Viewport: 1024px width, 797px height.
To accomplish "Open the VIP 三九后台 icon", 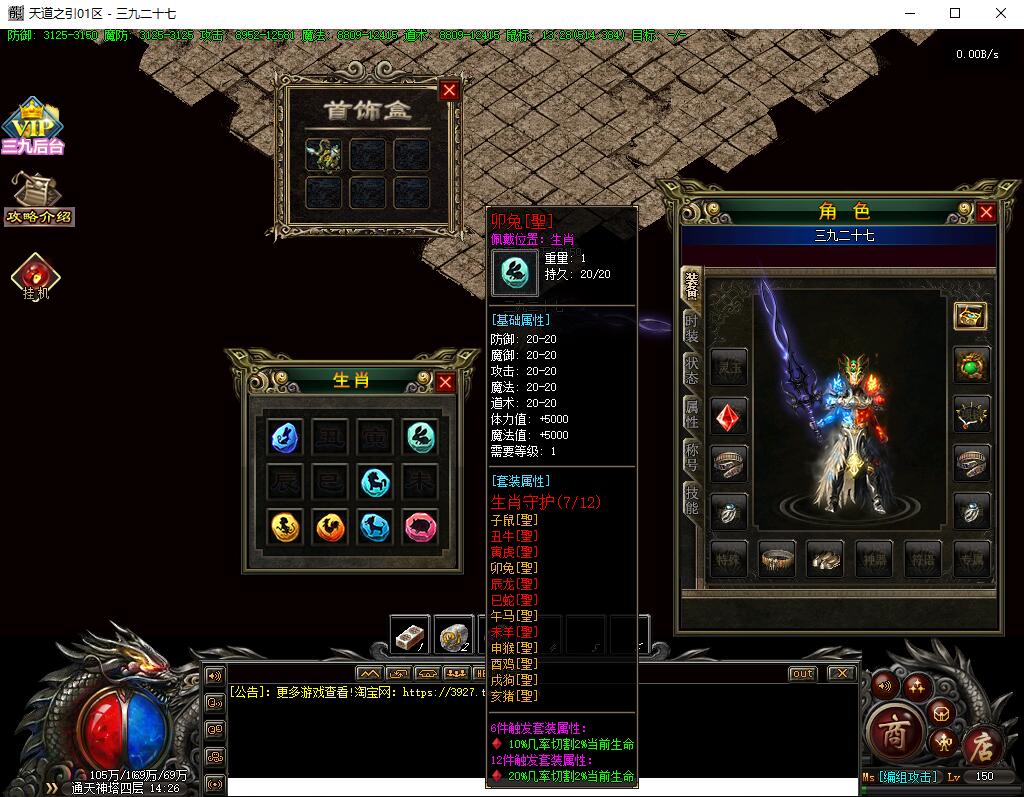I will tap(32, 127).
